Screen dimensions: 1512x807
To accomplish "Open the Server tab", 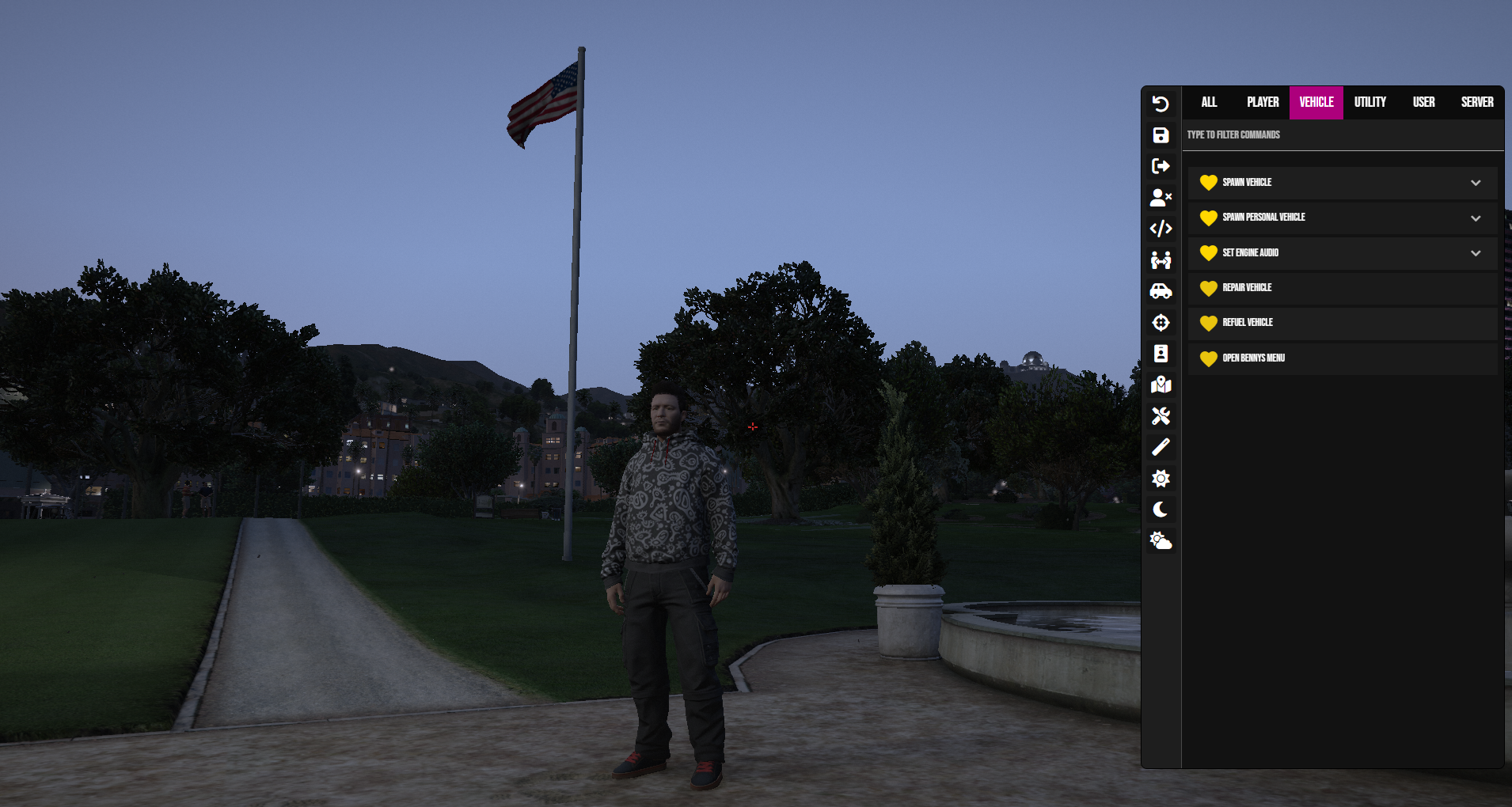I will click(x=1476, y=102).
